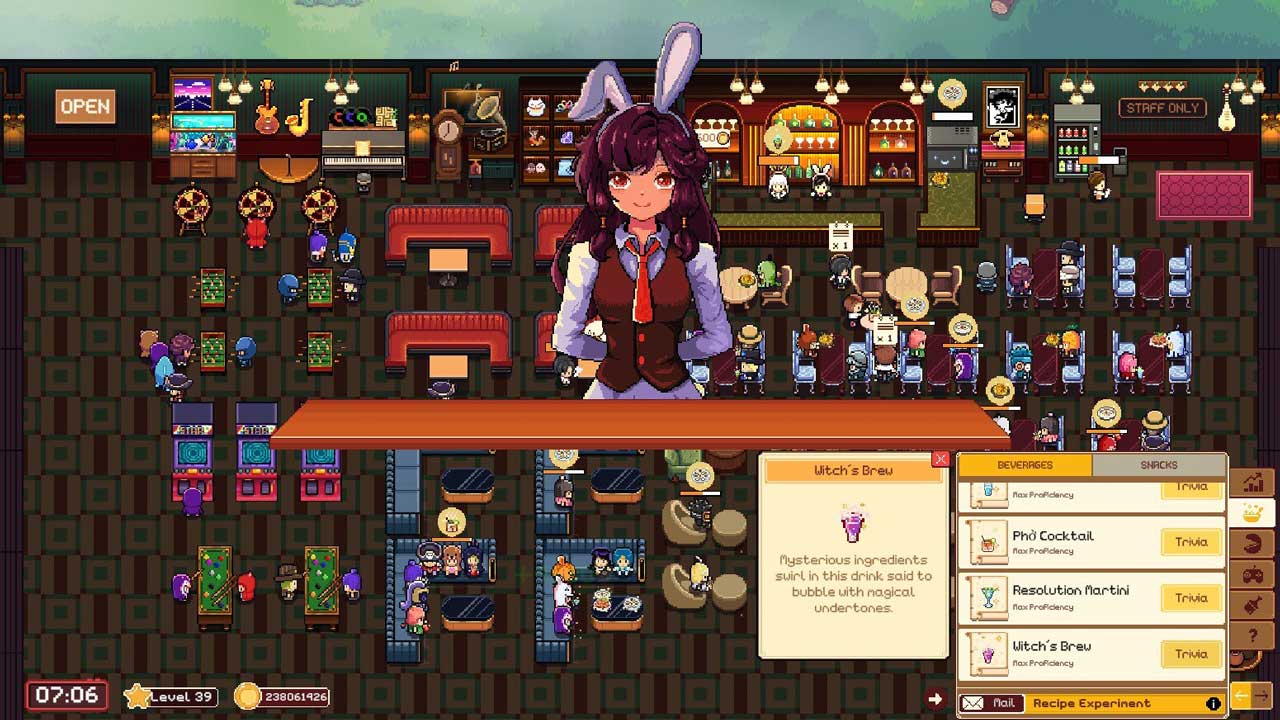Go to next page with right arrow
1280x720 pixels.
1262,695
